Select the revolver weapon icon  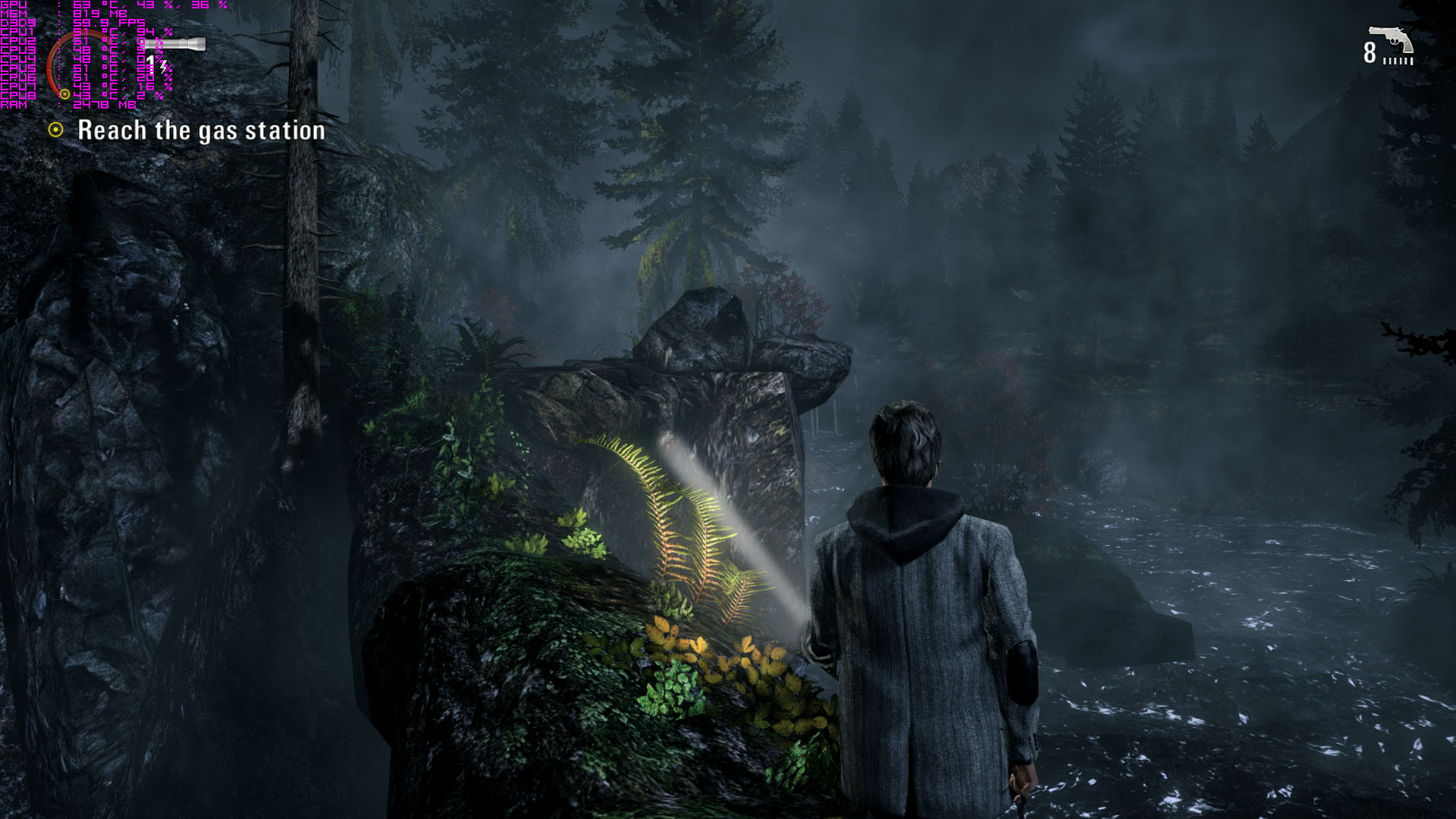[1391, 39]
